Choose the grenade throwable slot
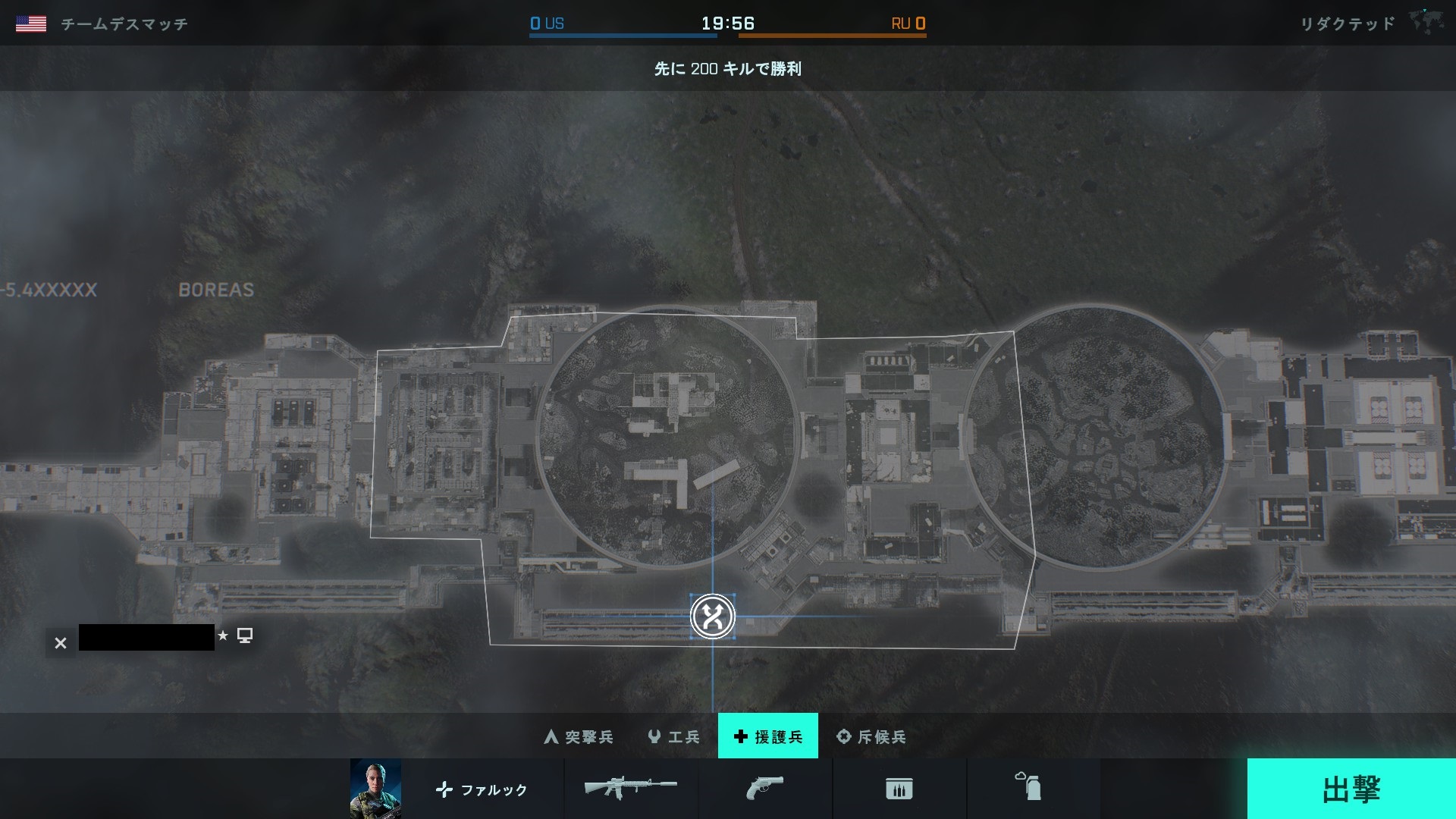This screenshot has width=1456, height=819. point(1031,789)
